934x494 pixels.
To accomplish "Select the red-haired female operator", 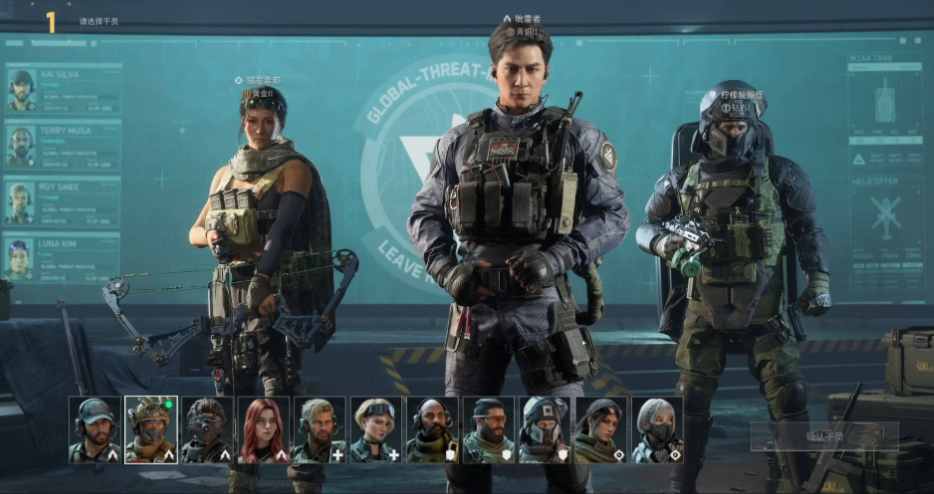I will [264, 430].
